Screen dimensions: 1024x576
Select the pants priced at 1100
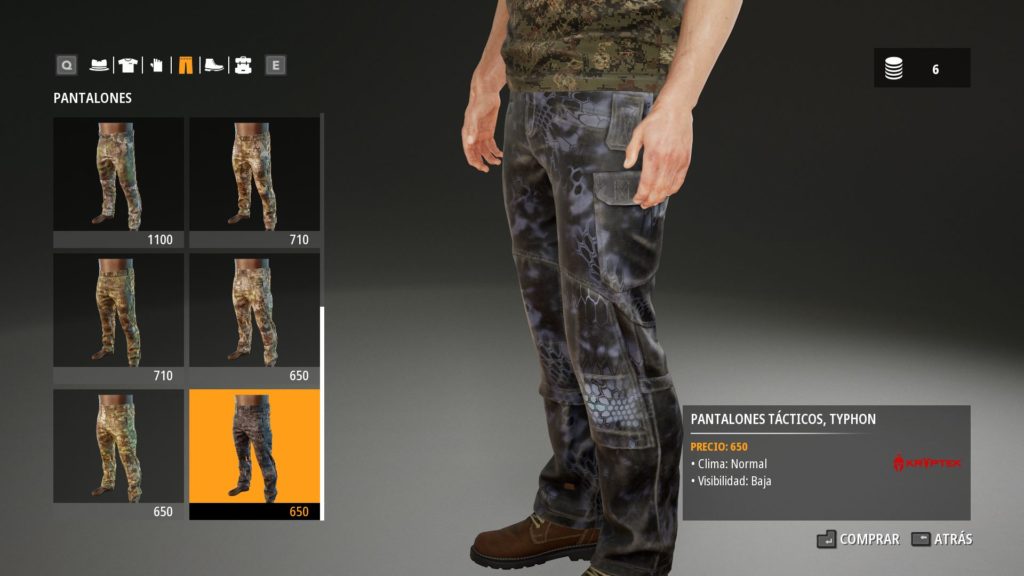point(118,182)
